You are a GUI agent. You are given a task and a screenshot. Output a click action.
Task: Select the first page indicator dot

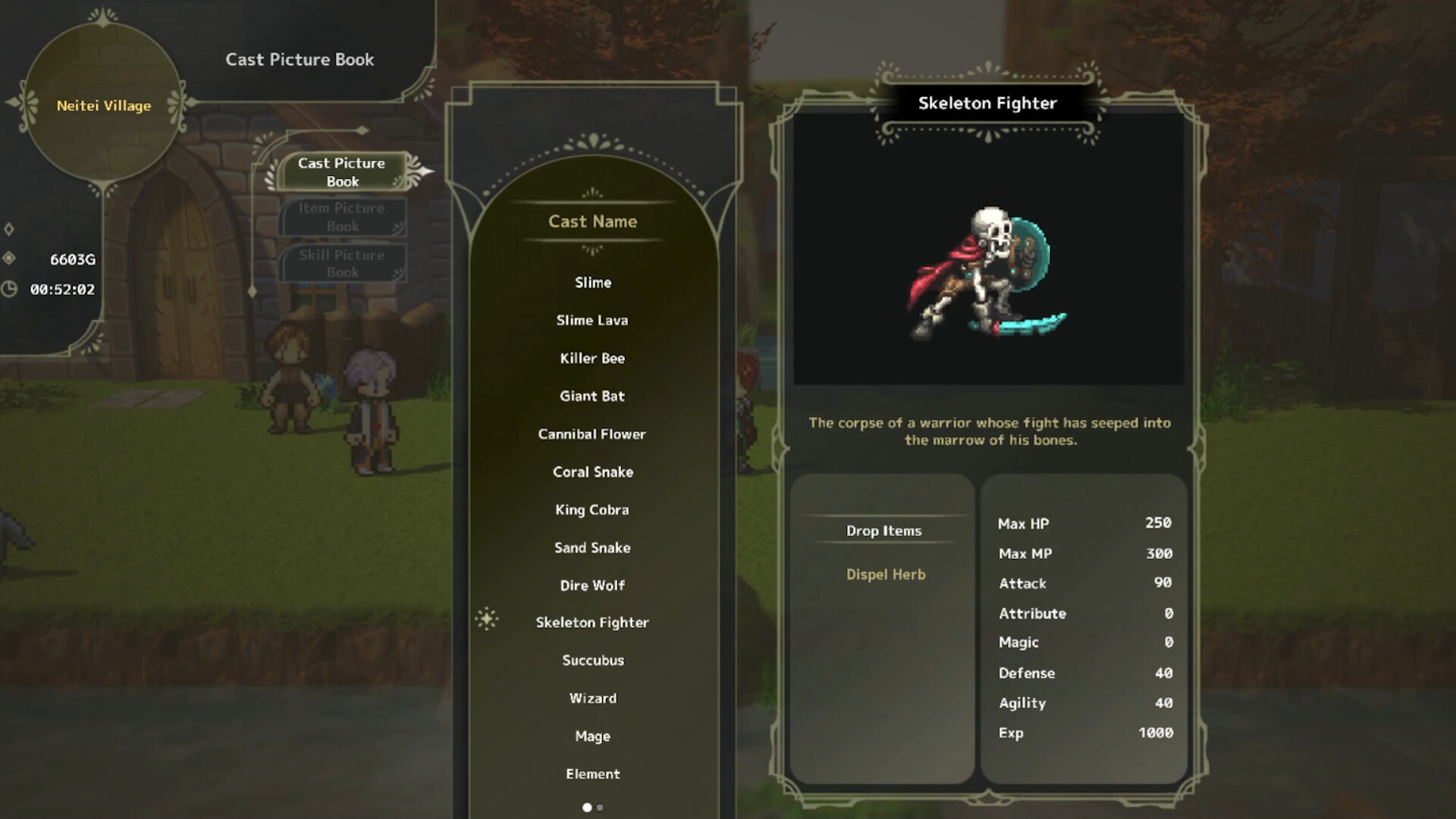[x=587, y=808]
